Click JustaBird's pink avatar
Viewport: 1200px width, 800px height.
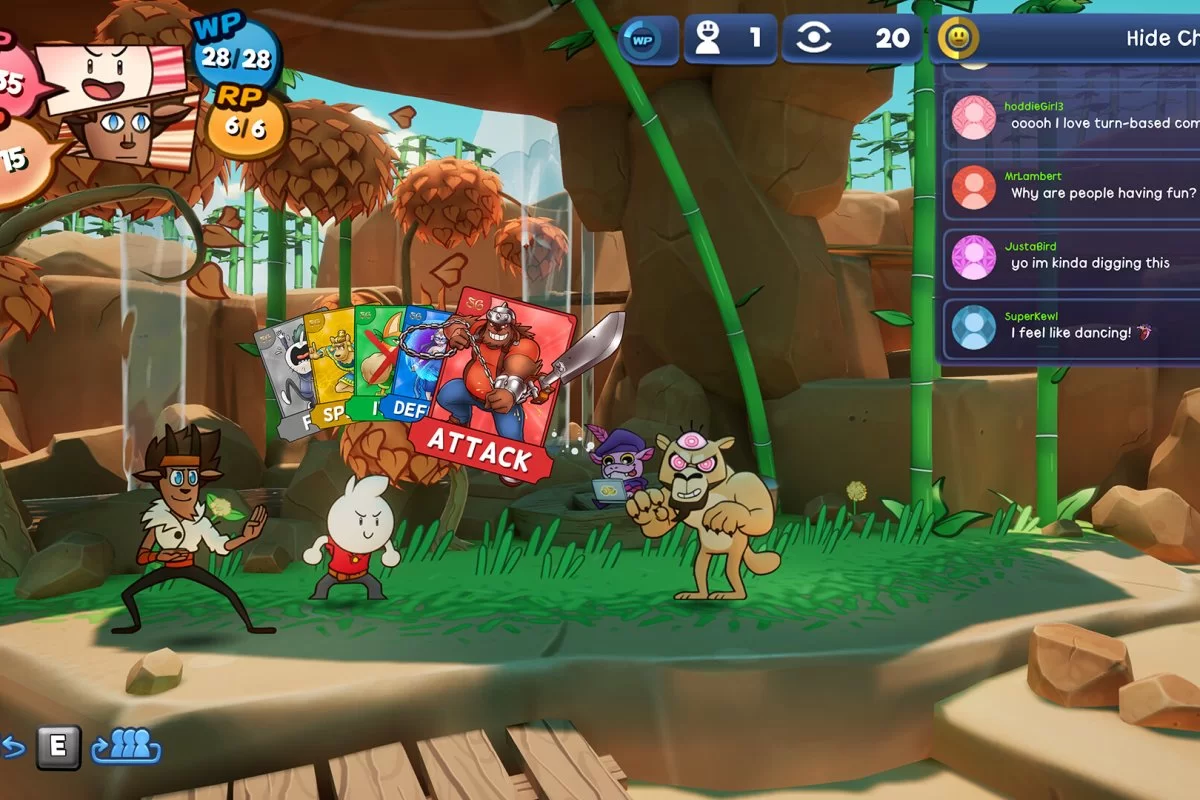[973, 257]
